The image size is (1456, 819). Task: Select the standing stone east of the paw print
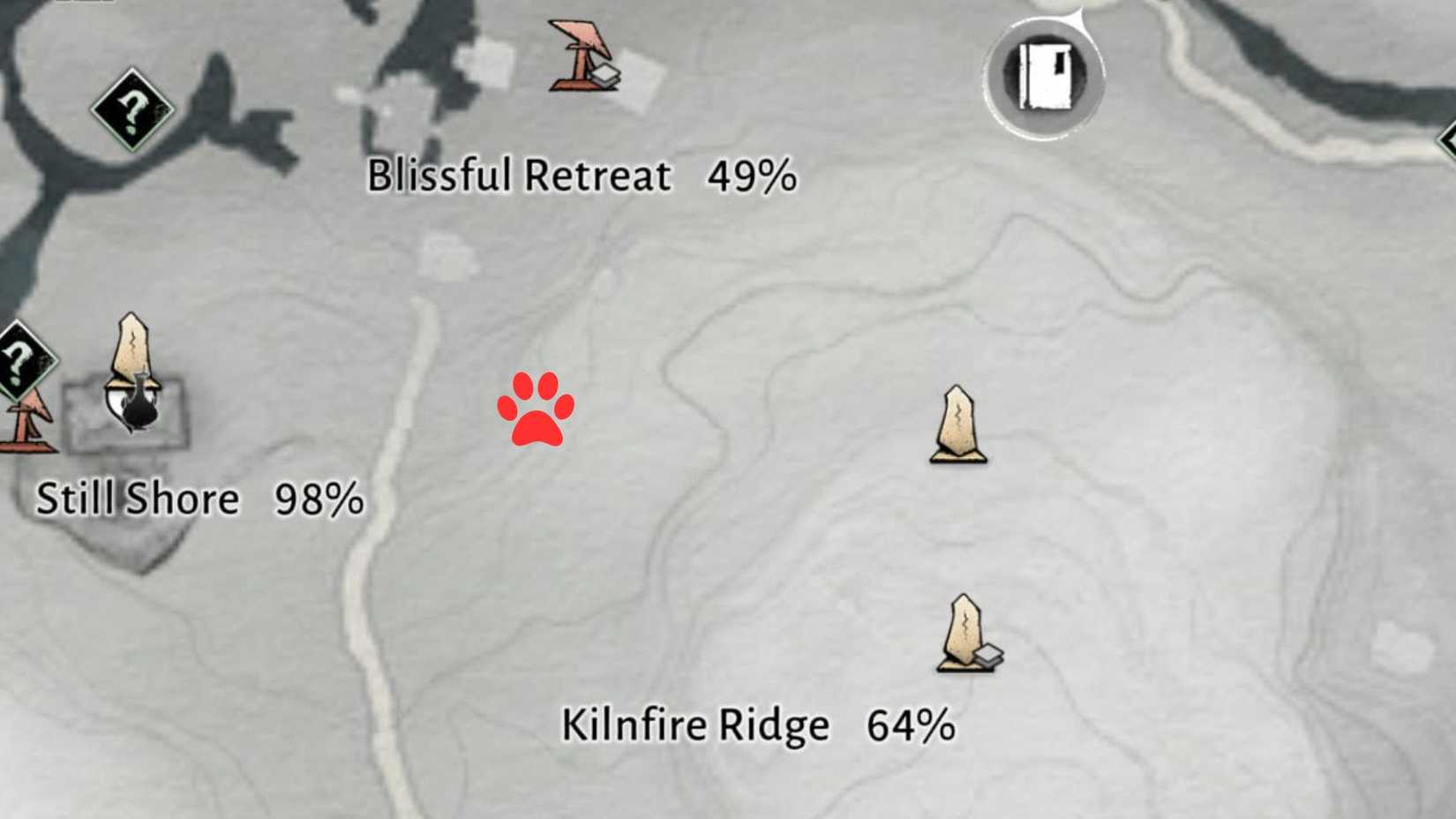point(956,424)
